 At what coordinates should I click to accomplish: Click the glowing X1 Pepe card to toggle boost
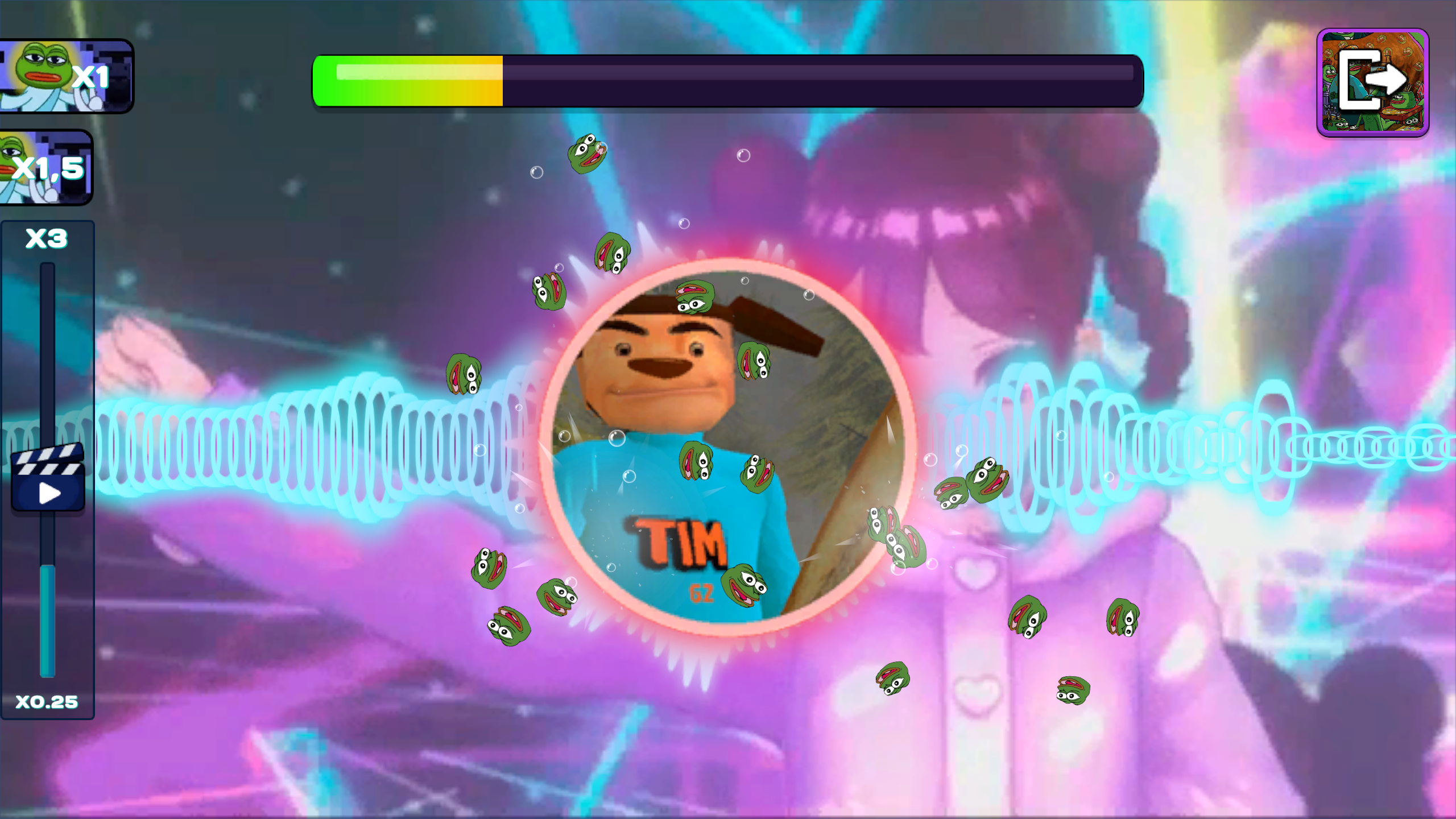65,77
